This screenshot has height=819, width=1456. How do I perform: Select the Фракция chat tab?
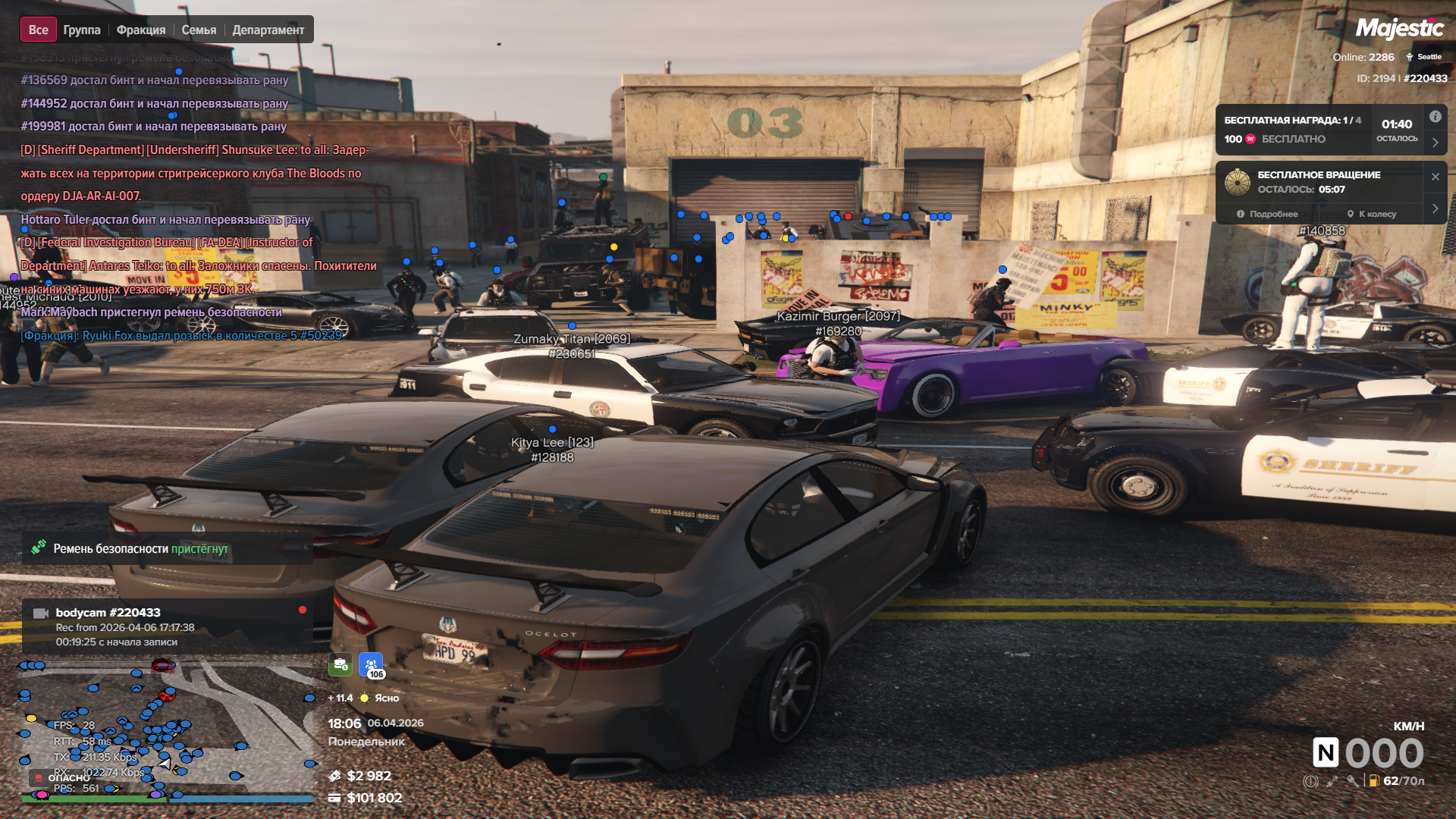(141, 30)
